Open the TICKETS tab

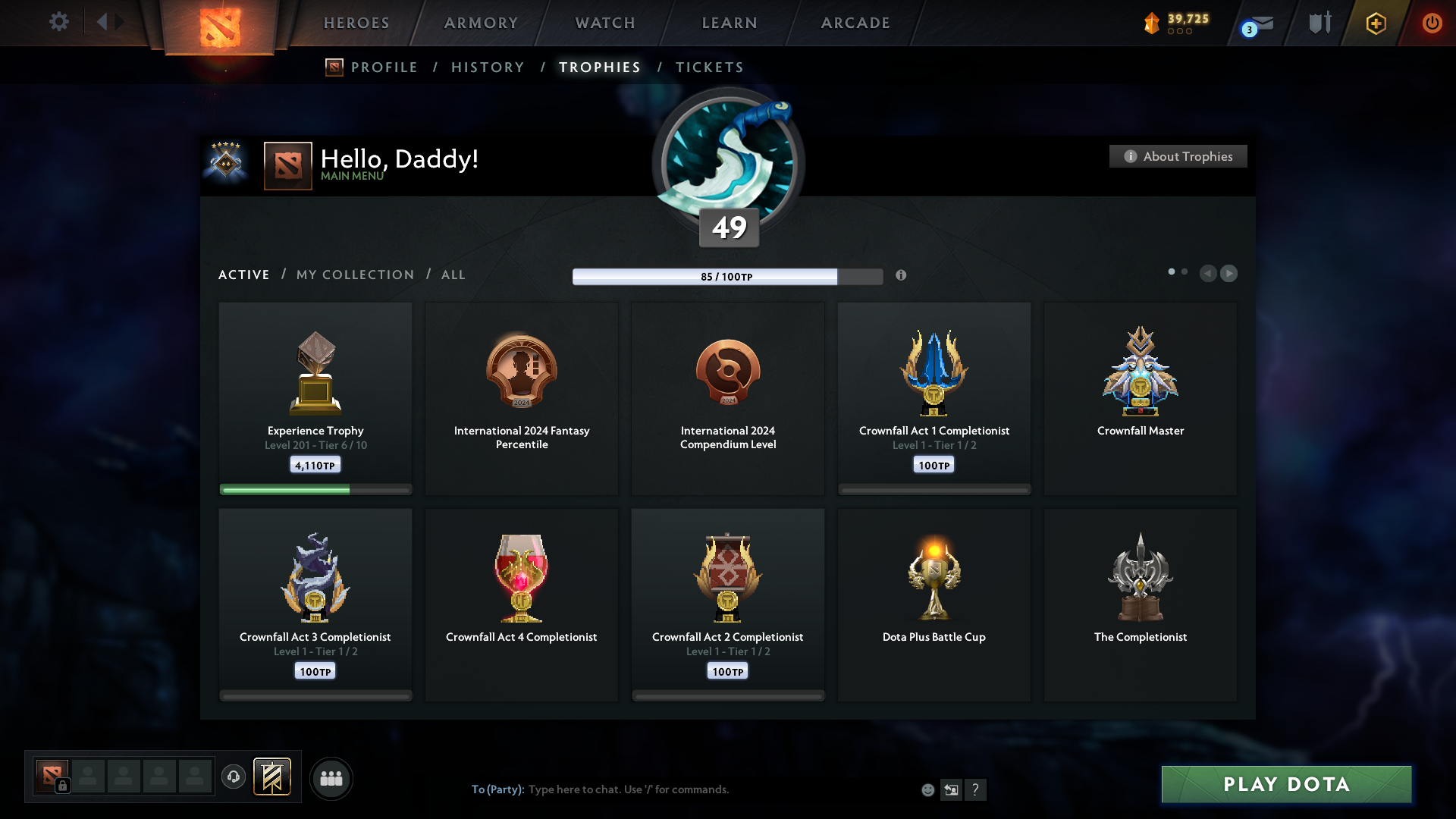click(x=709, y=67)
